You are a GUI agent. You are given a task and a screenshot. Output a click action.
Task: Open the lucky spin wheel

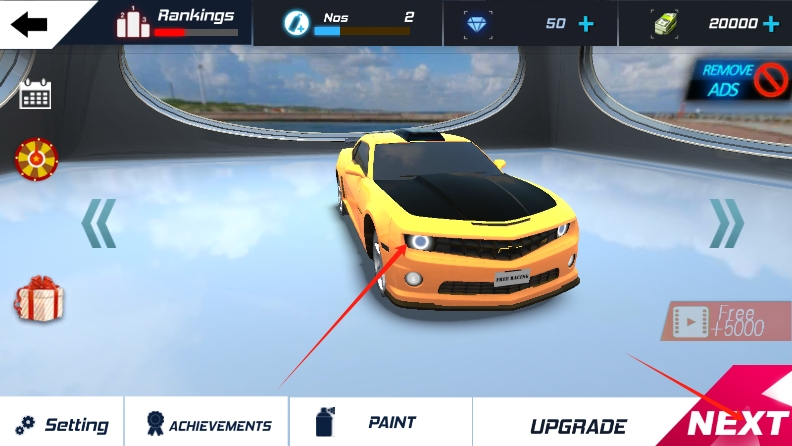pyautogui.click(x=36, y=158)
